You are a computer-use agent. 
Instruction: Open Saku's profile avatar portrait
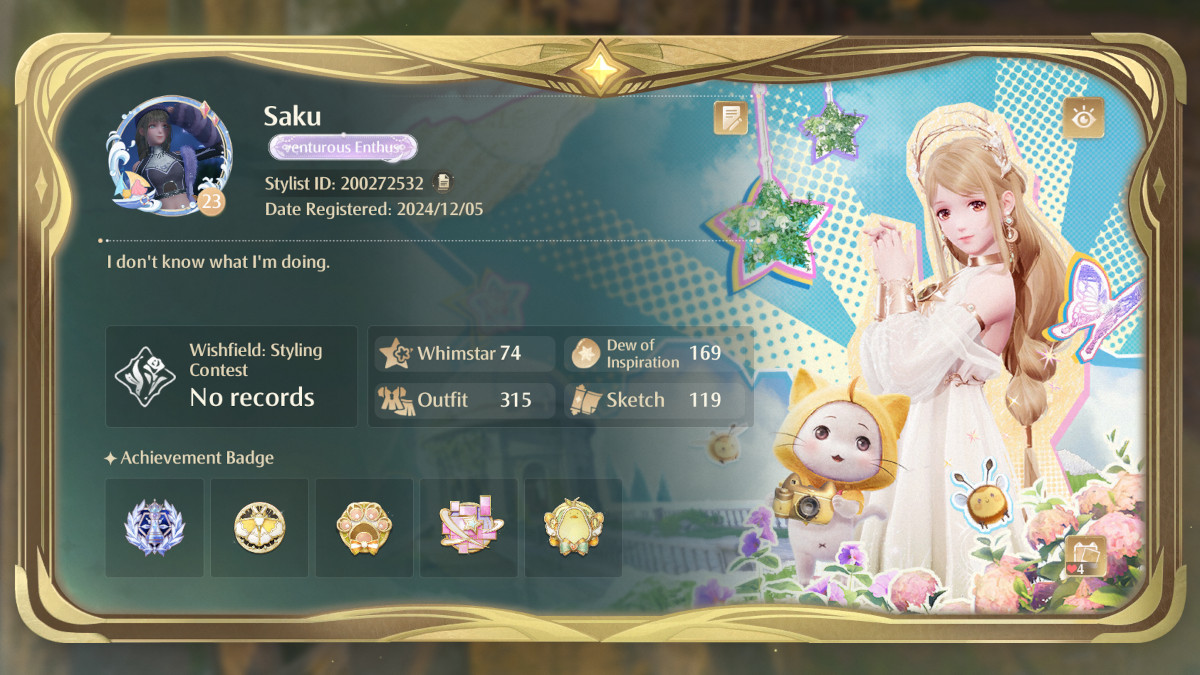tap(167, 155)
